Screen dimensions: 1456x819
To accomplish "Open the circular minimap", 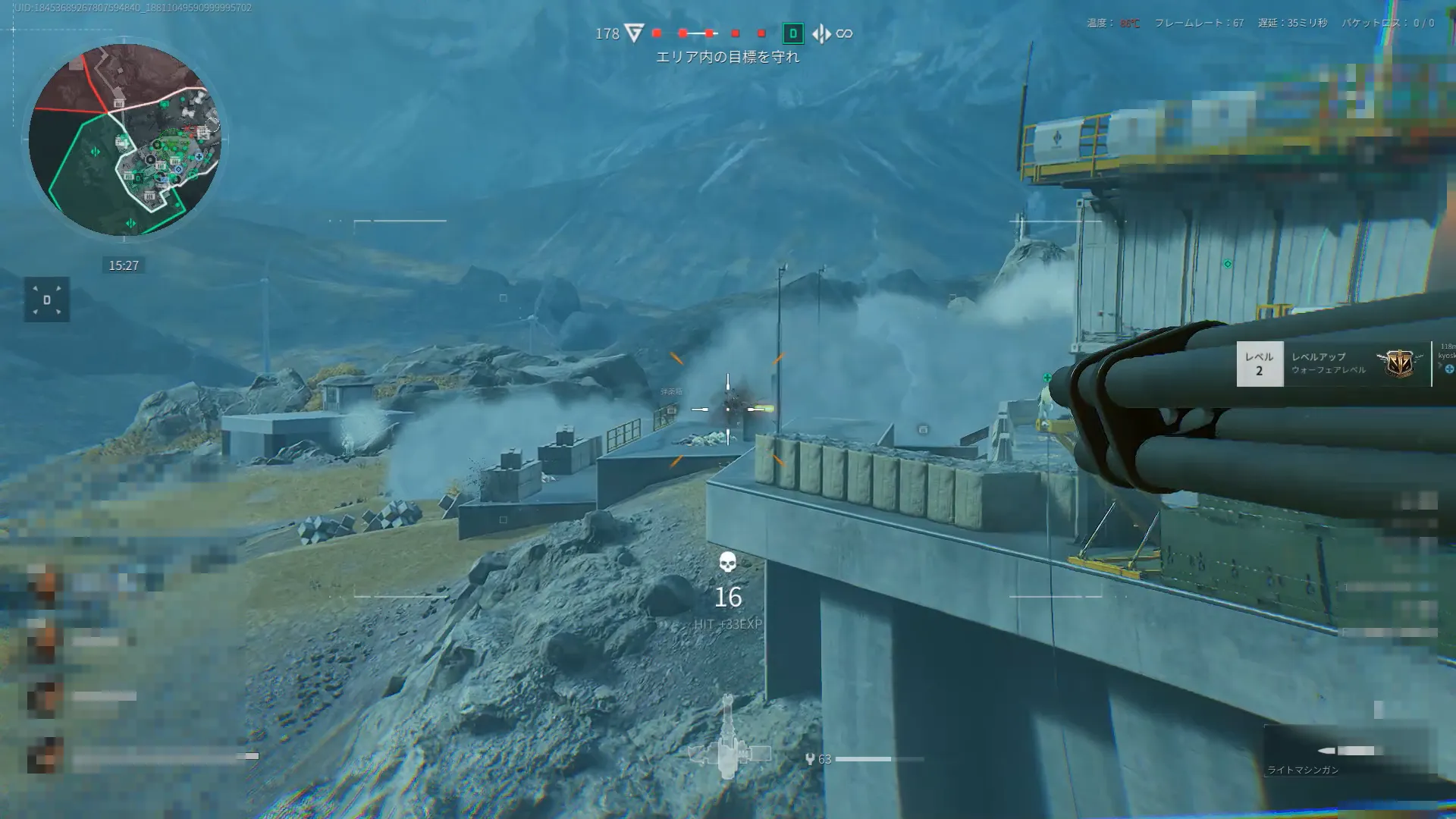I will point(124,140).
